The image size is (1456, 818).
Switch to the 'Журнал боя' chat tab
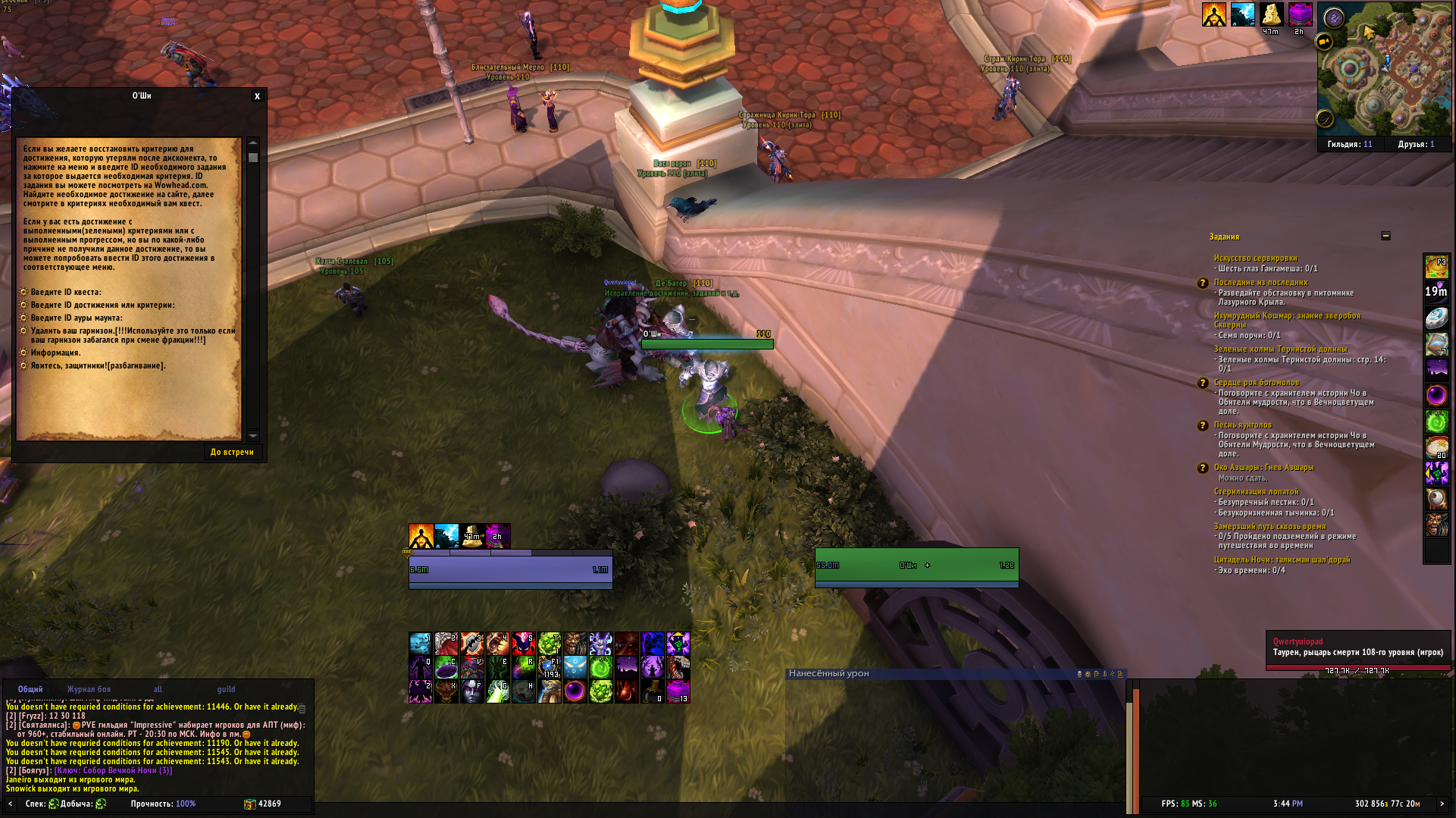point(89,689)
